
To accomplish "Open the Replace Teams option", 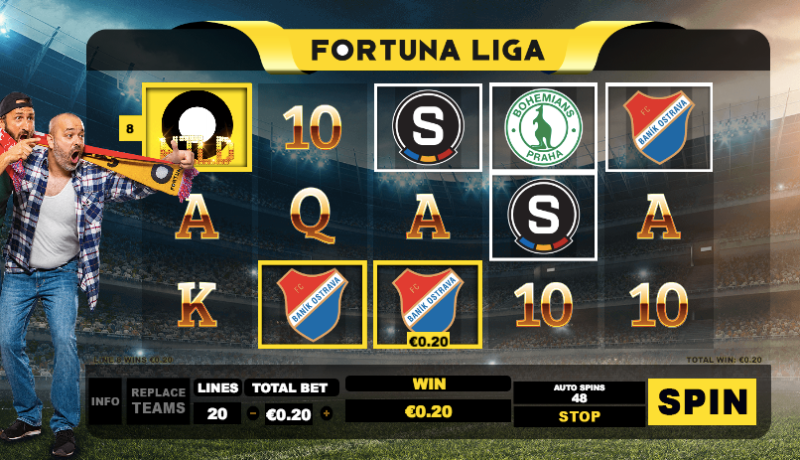I will 158,401.
